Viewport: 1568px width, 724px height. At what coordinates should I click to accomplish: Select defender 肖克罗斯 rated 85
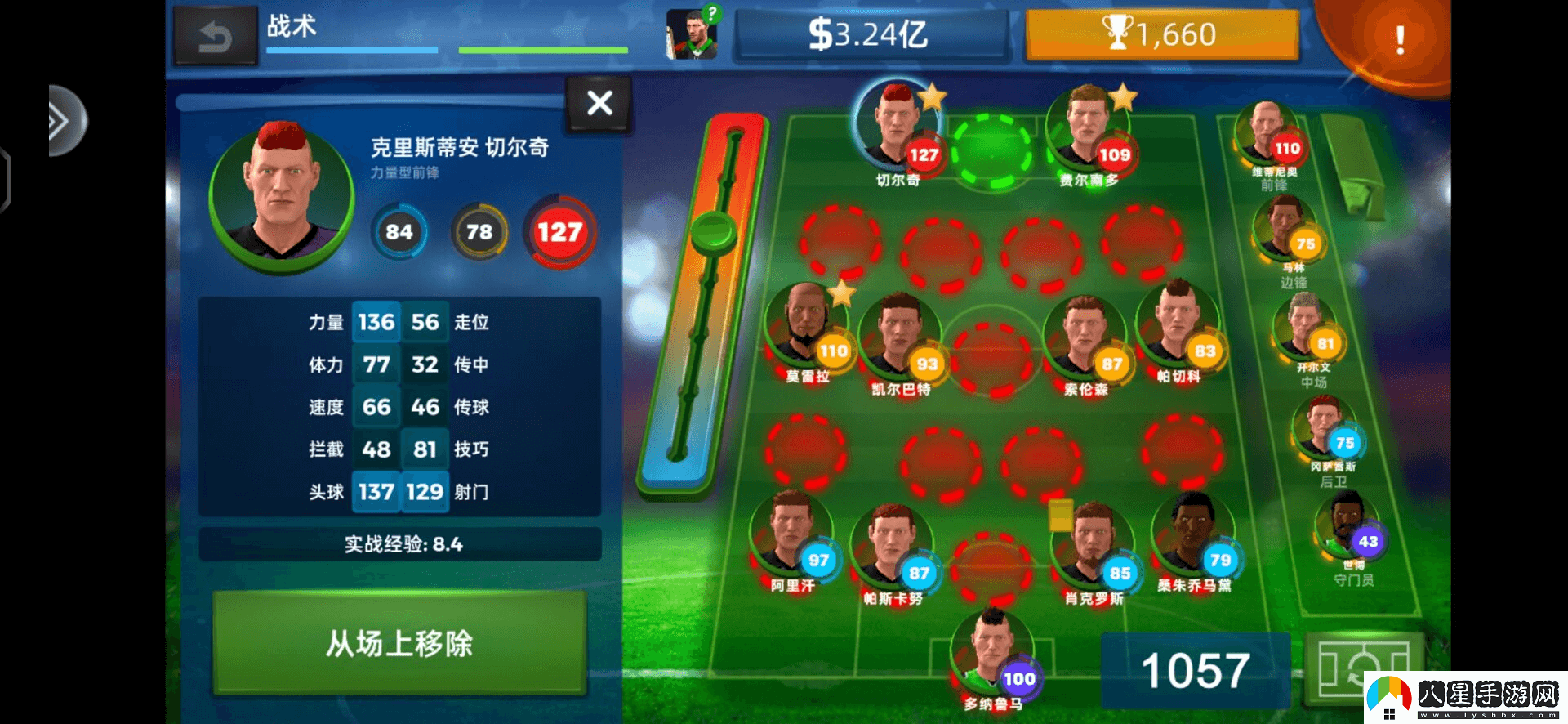tap(1093, 547)
